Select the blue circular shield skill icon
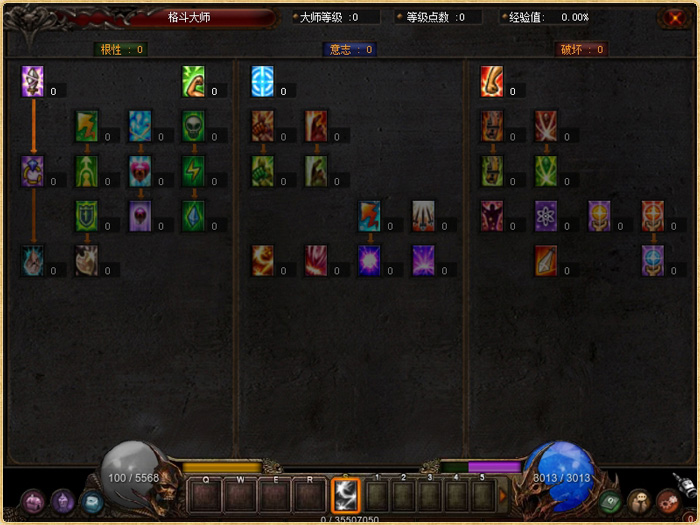 point(263,81)
